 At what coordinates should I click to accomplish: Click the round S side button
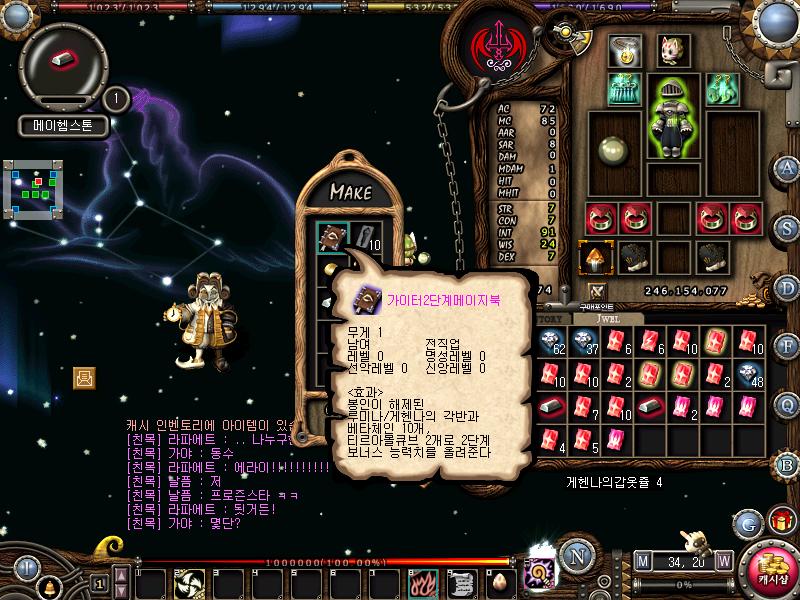coord(788,227)
